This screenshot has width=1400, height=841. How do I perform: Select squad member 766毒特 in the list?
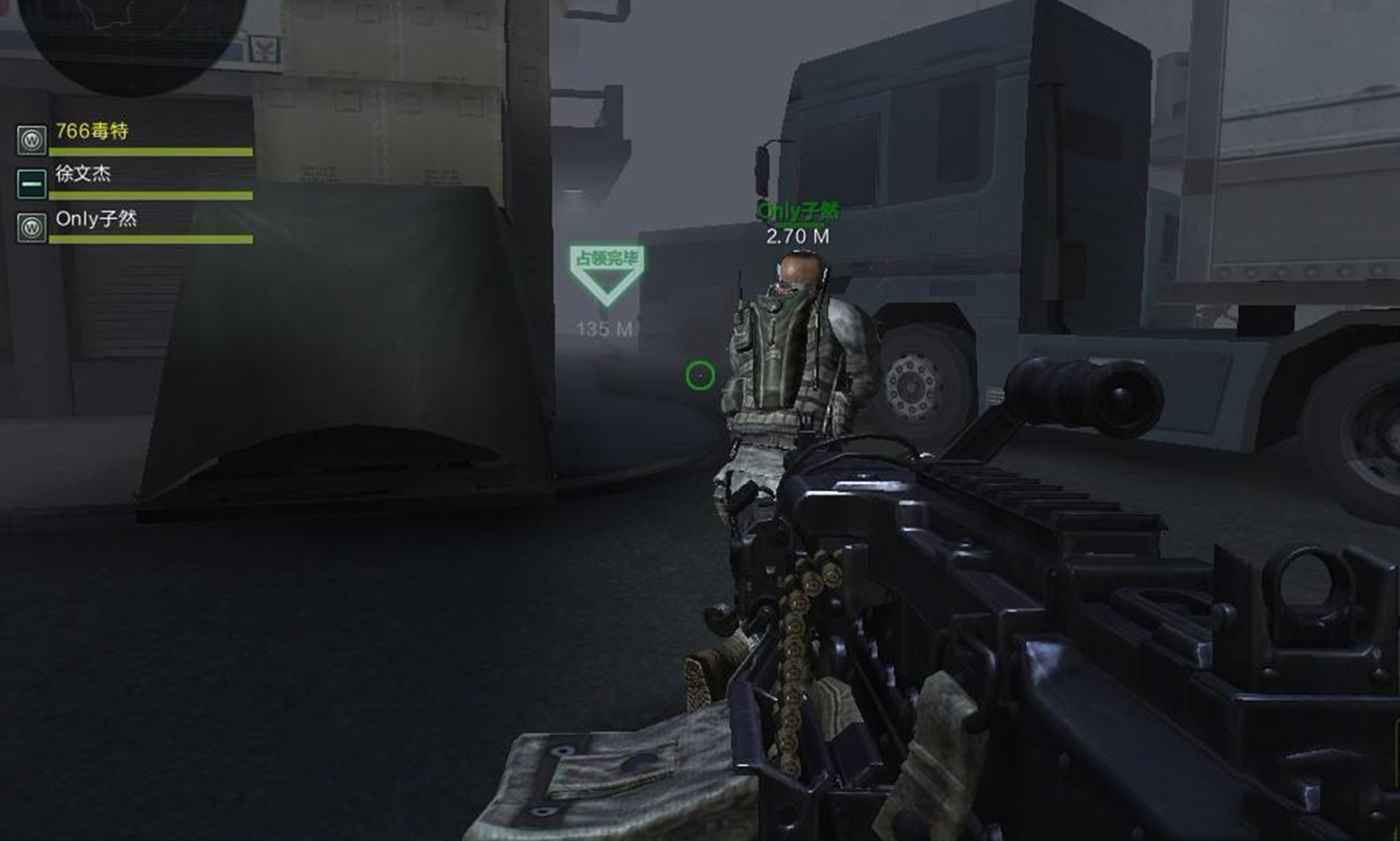coord(92,132)
